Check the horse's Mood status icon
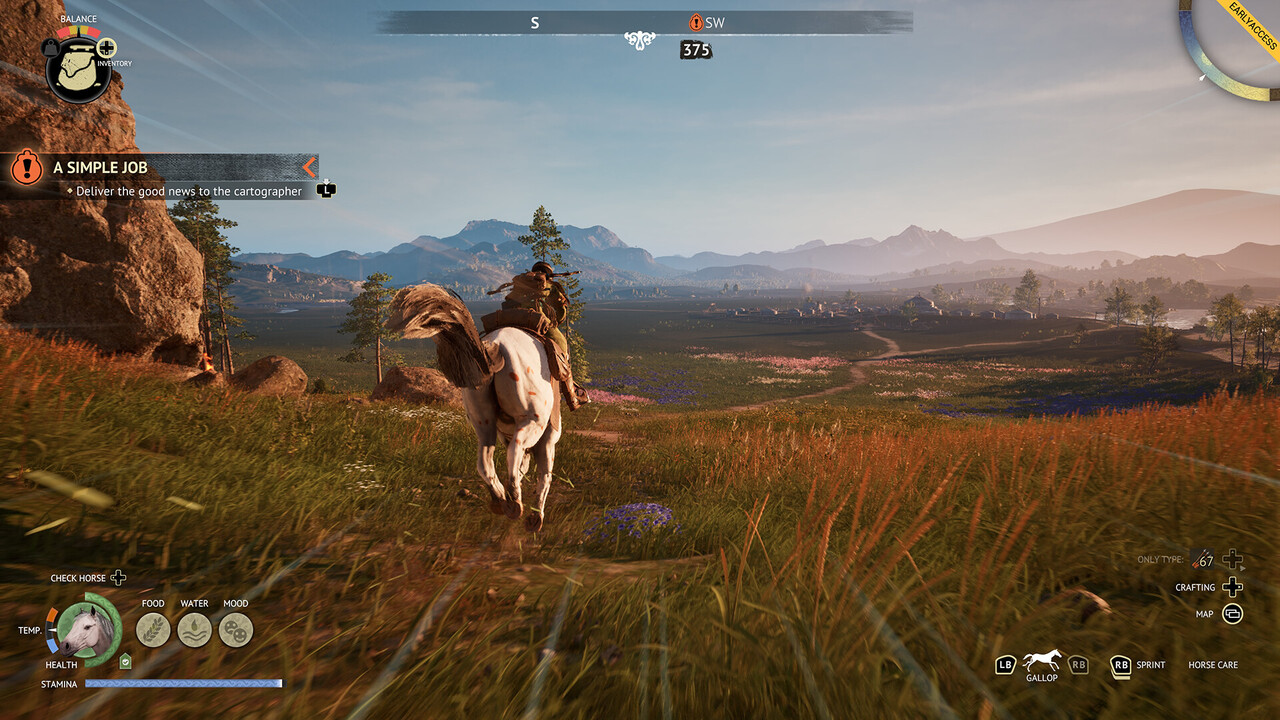This screenshot has width=1280, height=720. (236, 630)
